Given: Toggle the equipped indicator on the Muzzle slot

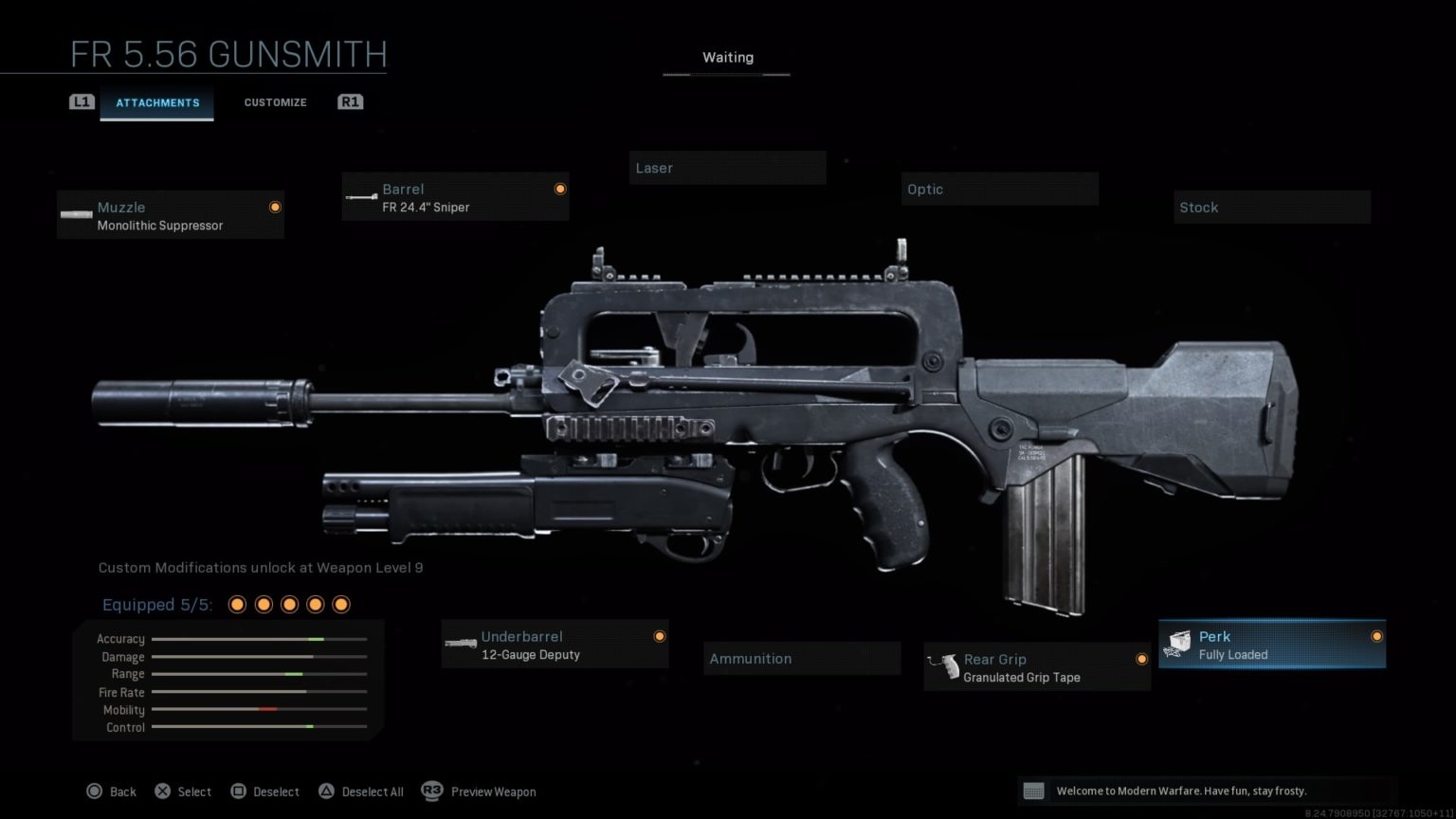Looking at the screenshot, I should pyautogui.click(x=275, y=207).
